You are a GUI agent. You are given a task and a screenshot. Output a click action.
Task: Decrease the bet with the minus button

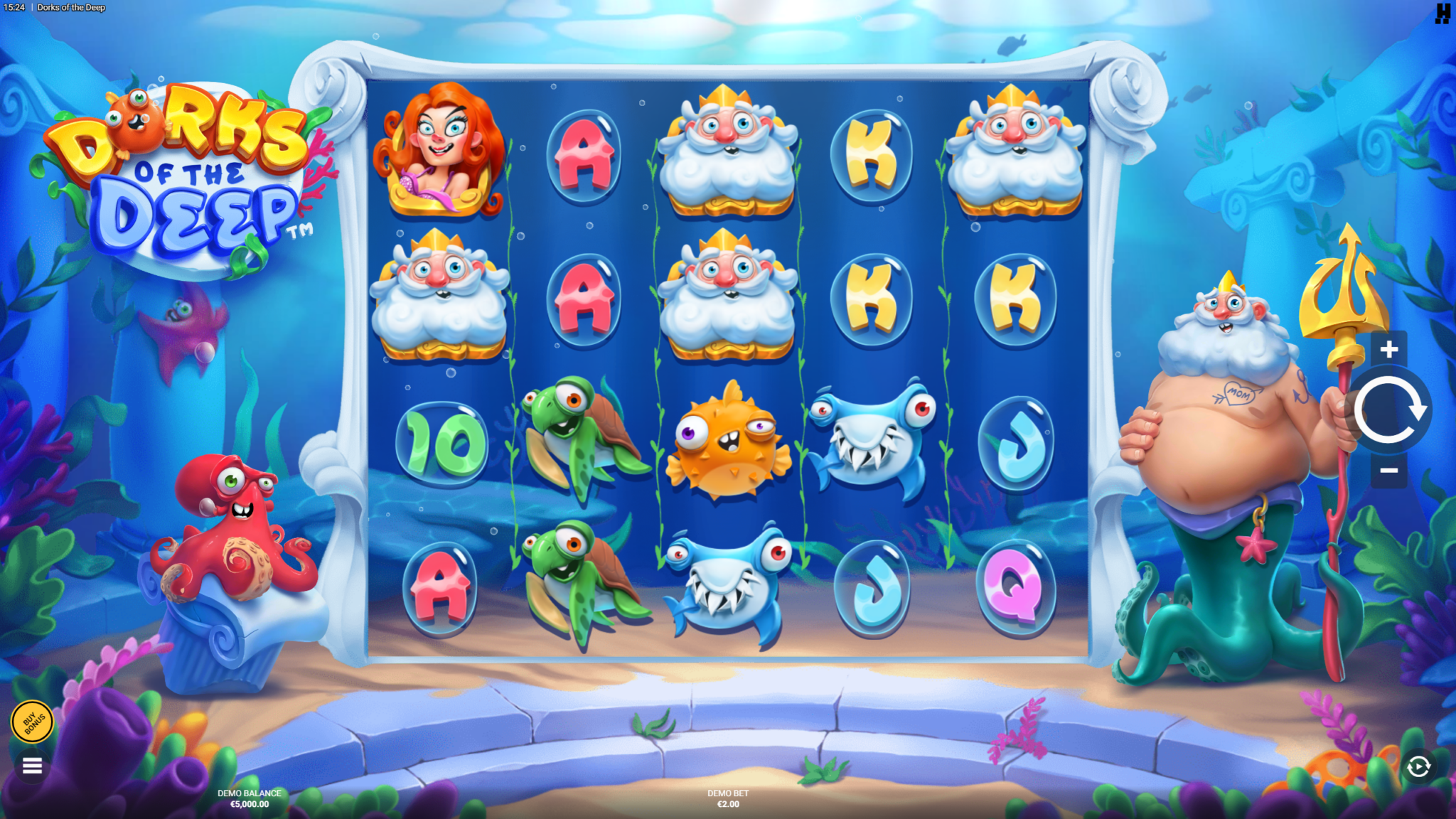point(1388,471)
